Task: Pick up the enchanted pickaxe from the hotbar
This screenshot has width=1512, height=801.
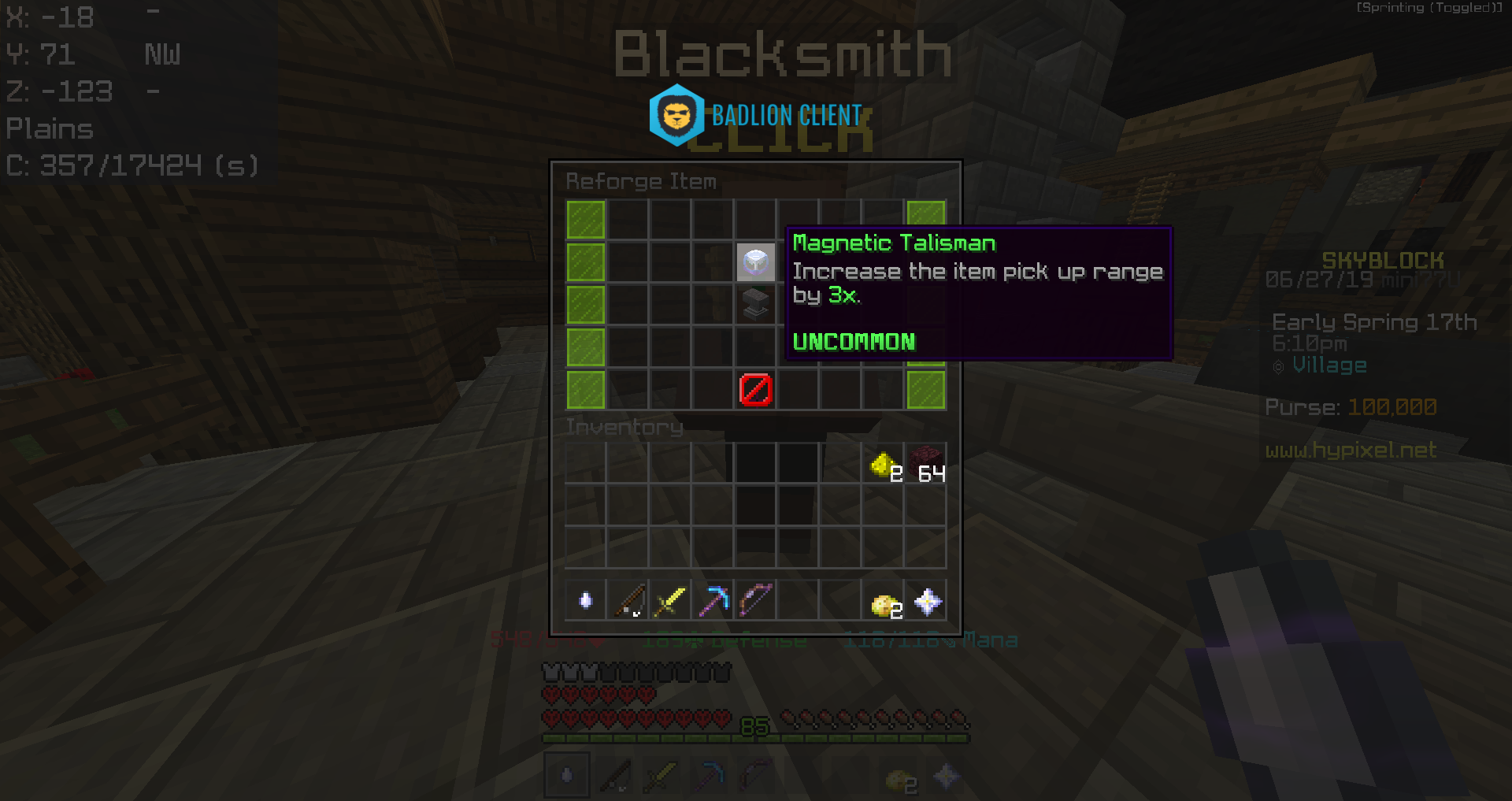Action: coord(713,600)
